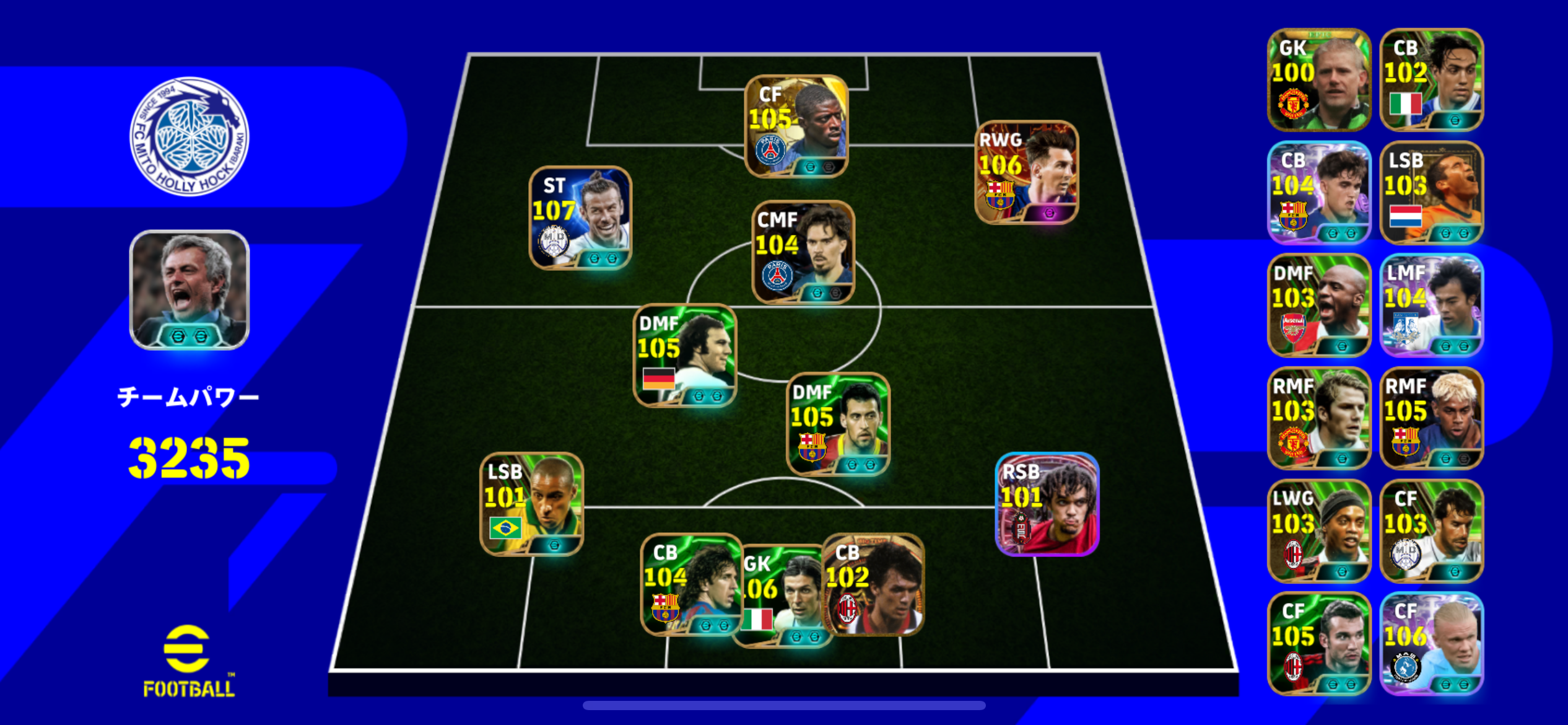The height and width of the screenshot is (725, 1568).
Task: Select the CMF 104 midfielder card
Action: coord(803,252)
